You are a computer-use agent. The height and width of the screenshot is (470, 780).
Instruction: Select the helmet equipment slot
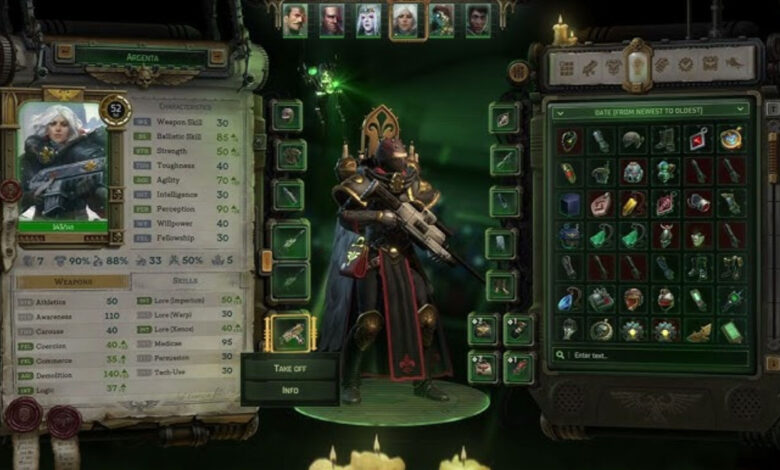click(x=288, y=115)
